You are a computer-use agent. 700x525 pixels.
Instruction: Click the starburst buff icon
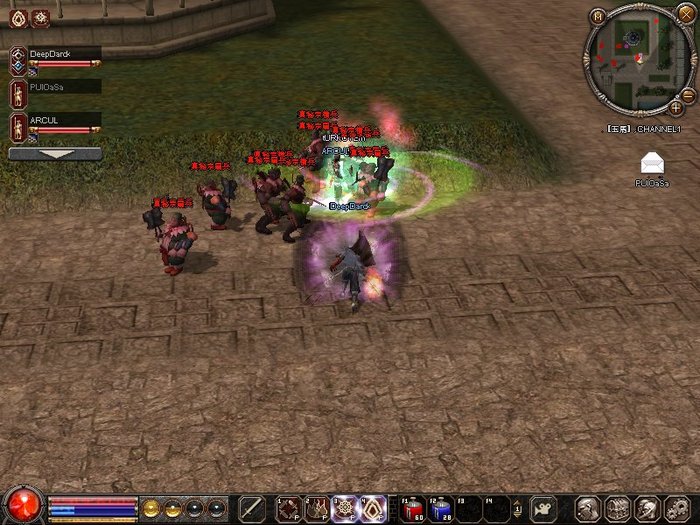[40, 18]
